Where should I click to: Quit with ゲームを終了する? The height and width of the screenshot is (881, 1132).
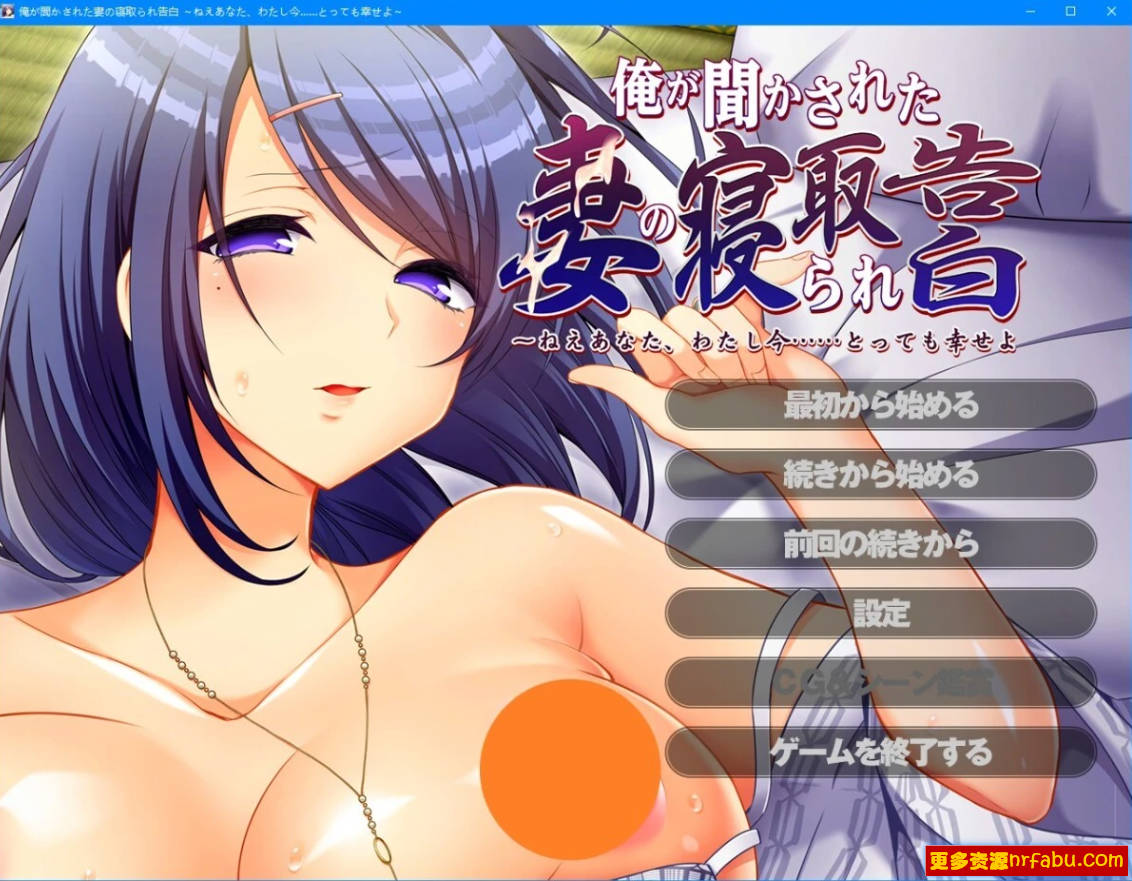(x=881, y=751)
